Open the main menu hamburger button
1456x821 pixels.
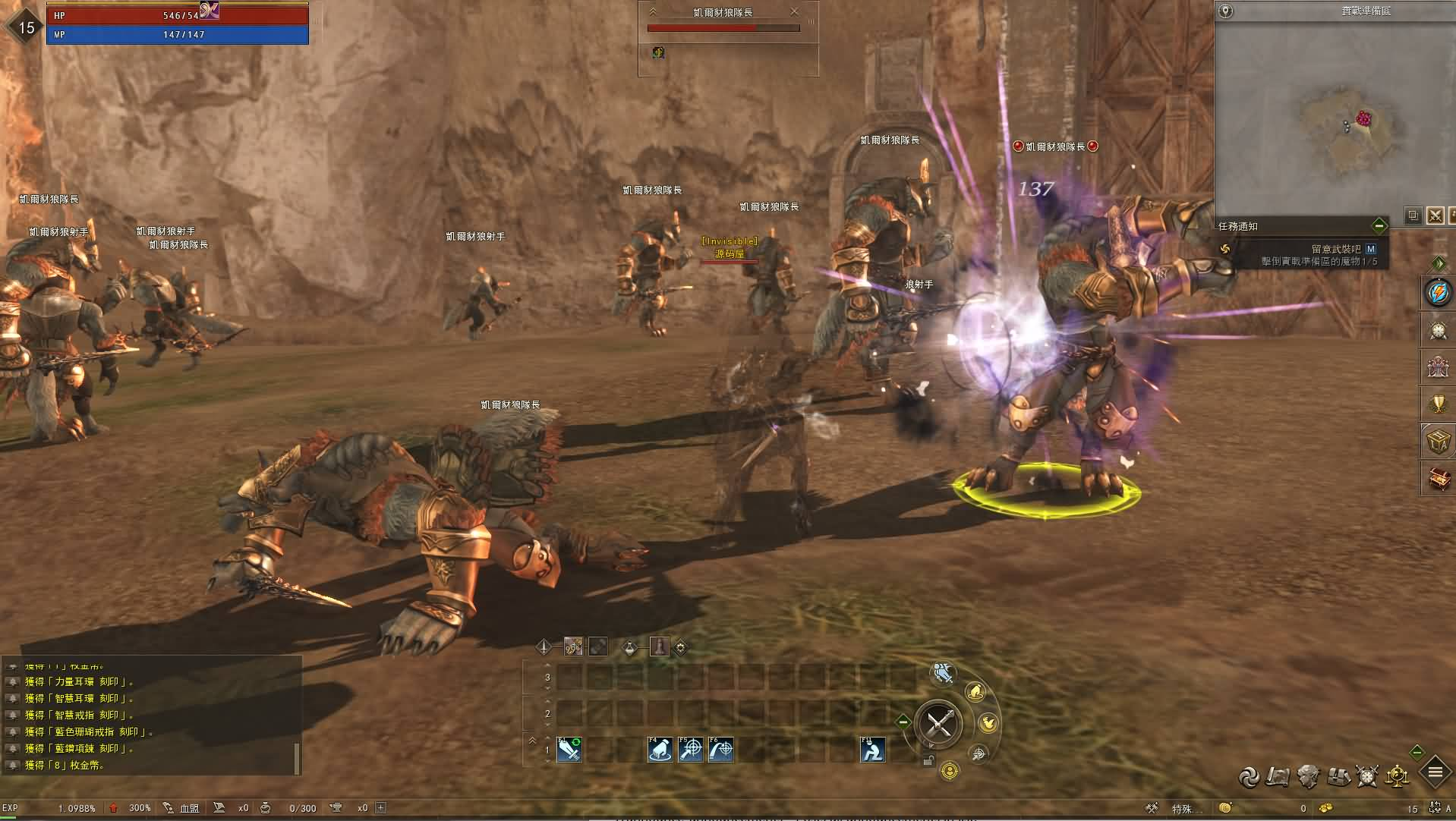pyautogui.click(x=1435, y=773)
